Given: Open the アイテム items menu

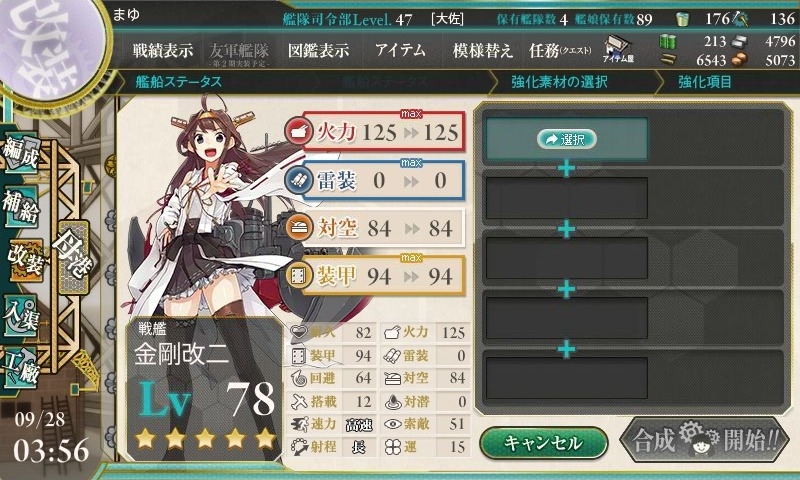Looking at the screenshot, I should click(x=400, y=51).
